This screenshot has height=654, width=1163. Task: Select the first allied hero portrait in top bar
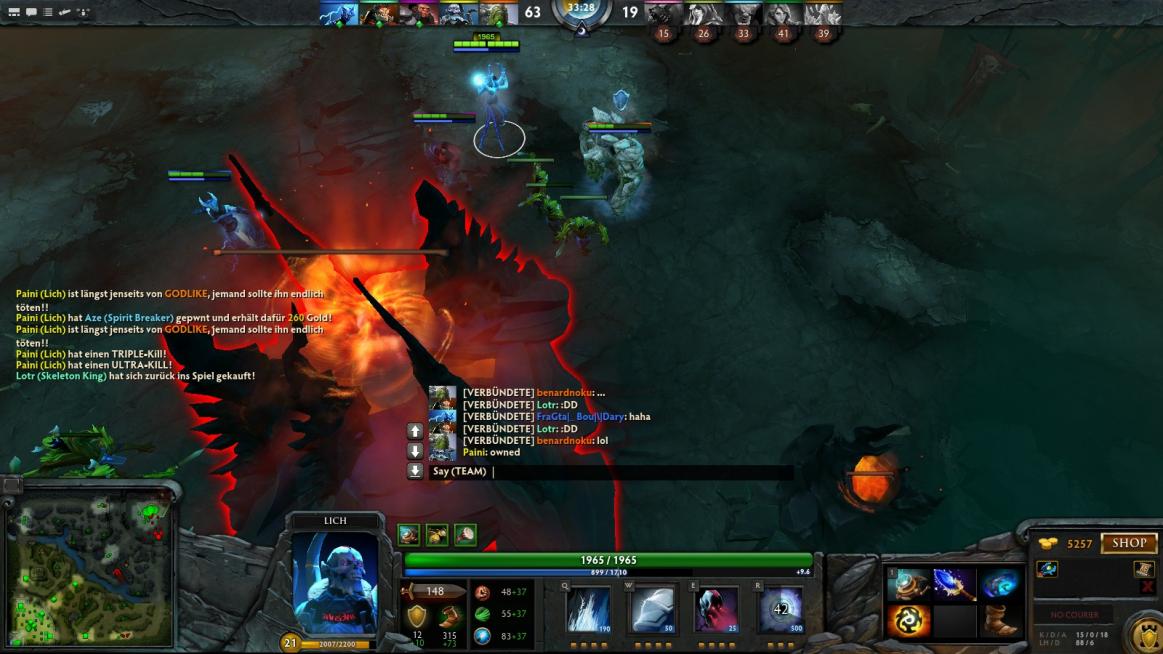pos(339,14)
